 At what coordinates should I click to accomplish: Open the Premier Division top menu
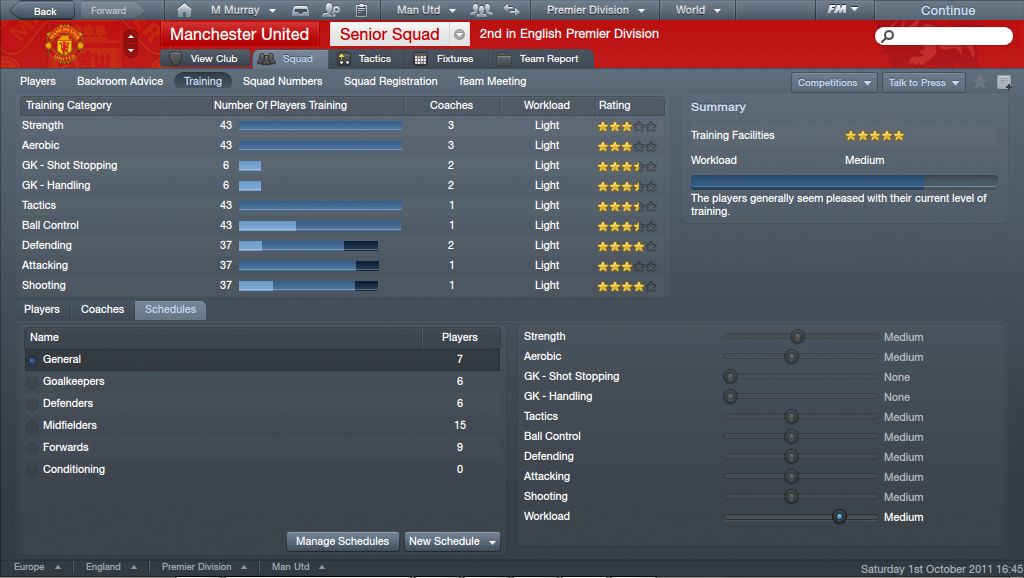(x=594, y=10)
